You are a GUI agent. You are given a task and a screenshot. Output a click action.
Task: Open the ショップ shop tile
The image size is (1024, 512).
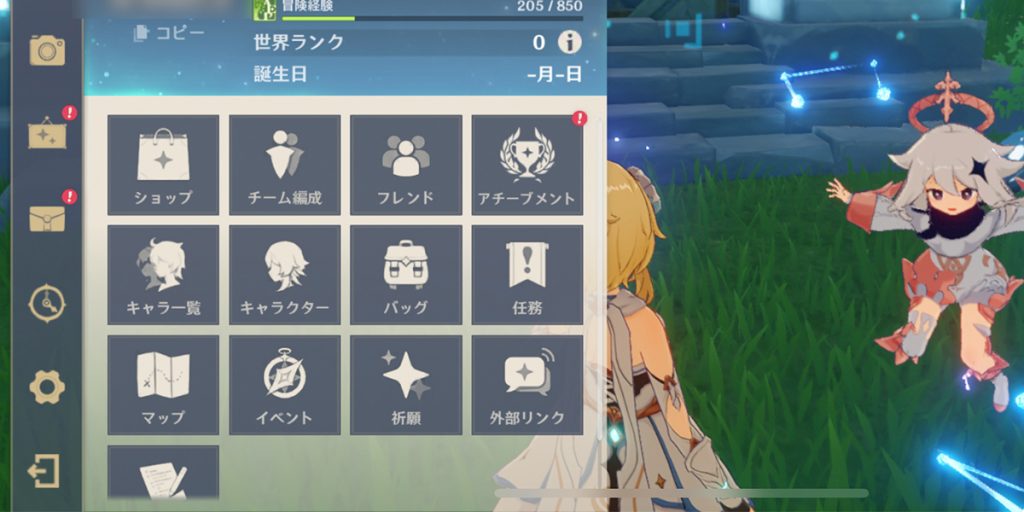pyautogui.click(x=163, y=165)
